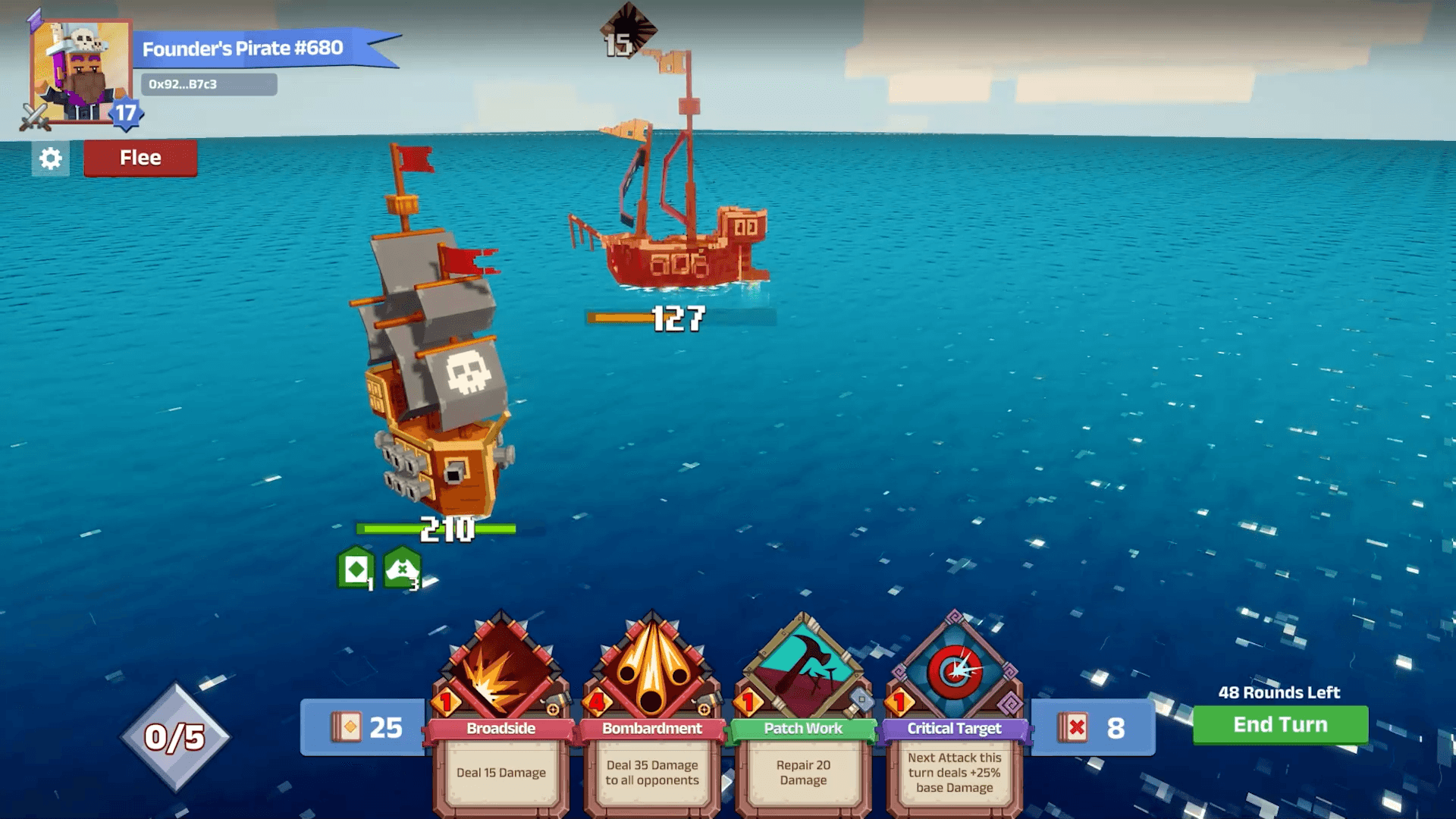This screenshot has height=819, width=1456.
Task: Open the gear settings menu
Action: [x=50, y=158]
